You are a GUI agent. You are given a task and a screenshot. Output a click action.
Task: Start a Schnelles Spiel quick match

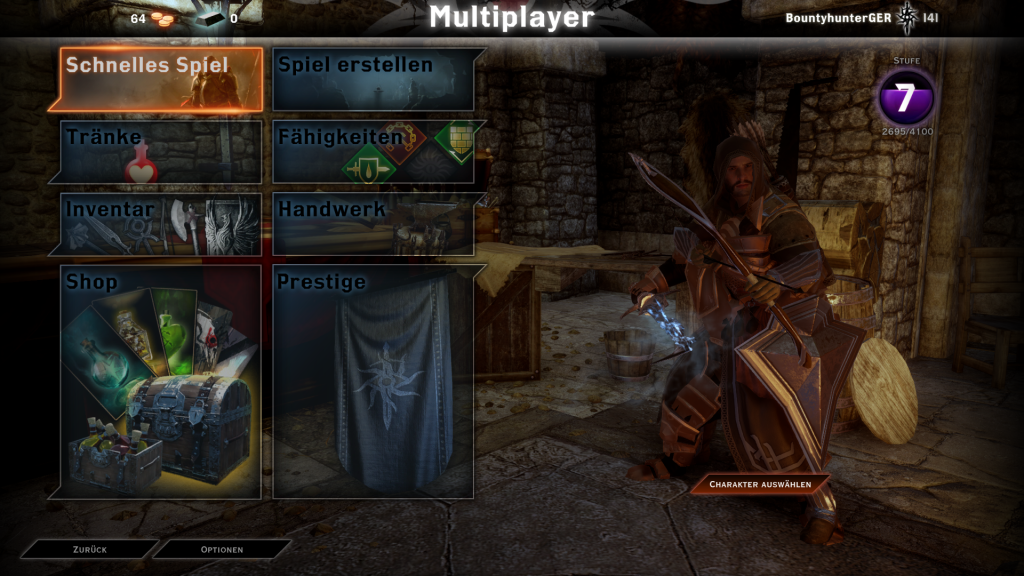(x=161, y=79)
